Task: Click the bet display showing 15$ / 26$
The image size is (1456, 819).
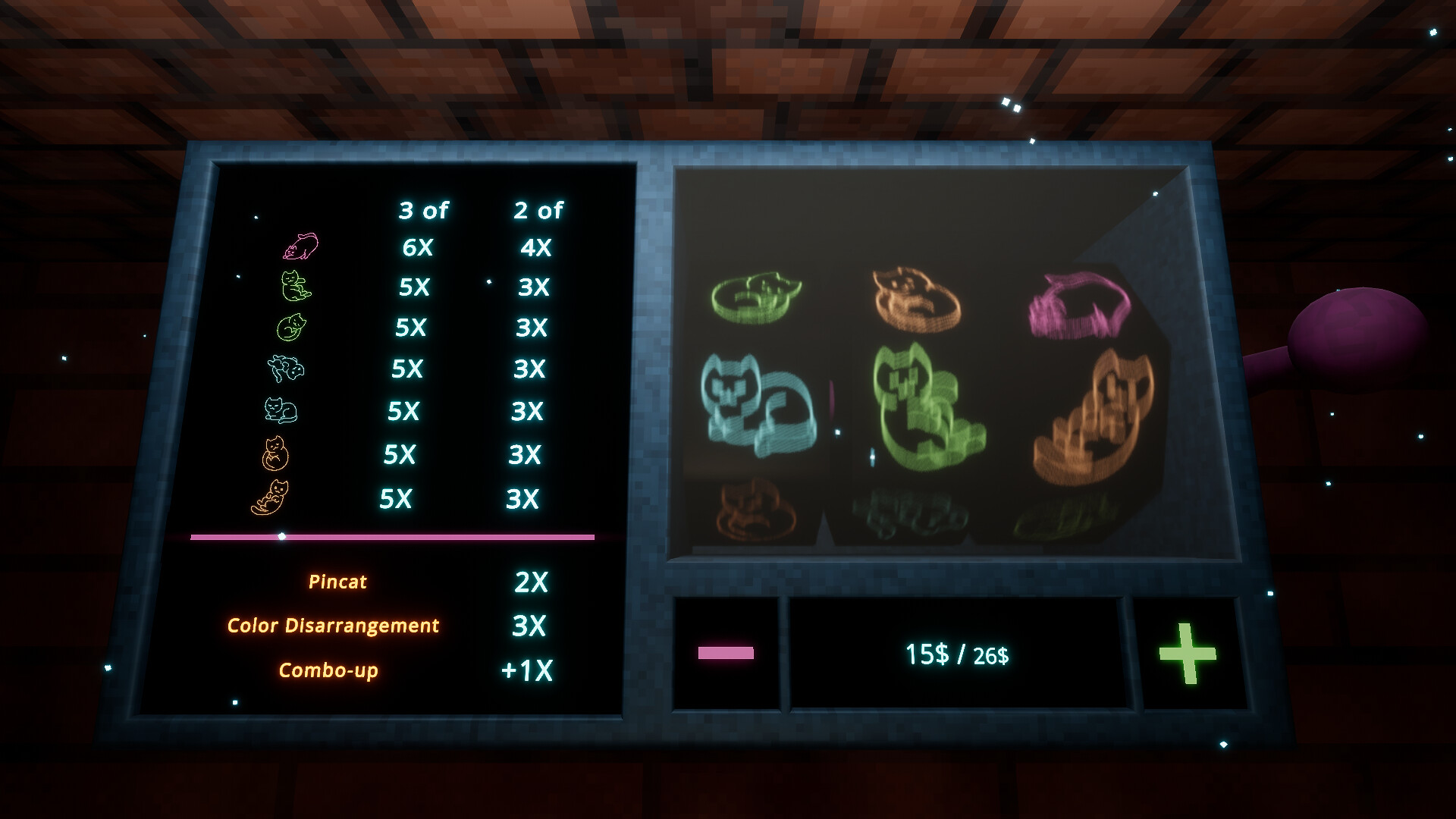Action: (x=957, y=654)
